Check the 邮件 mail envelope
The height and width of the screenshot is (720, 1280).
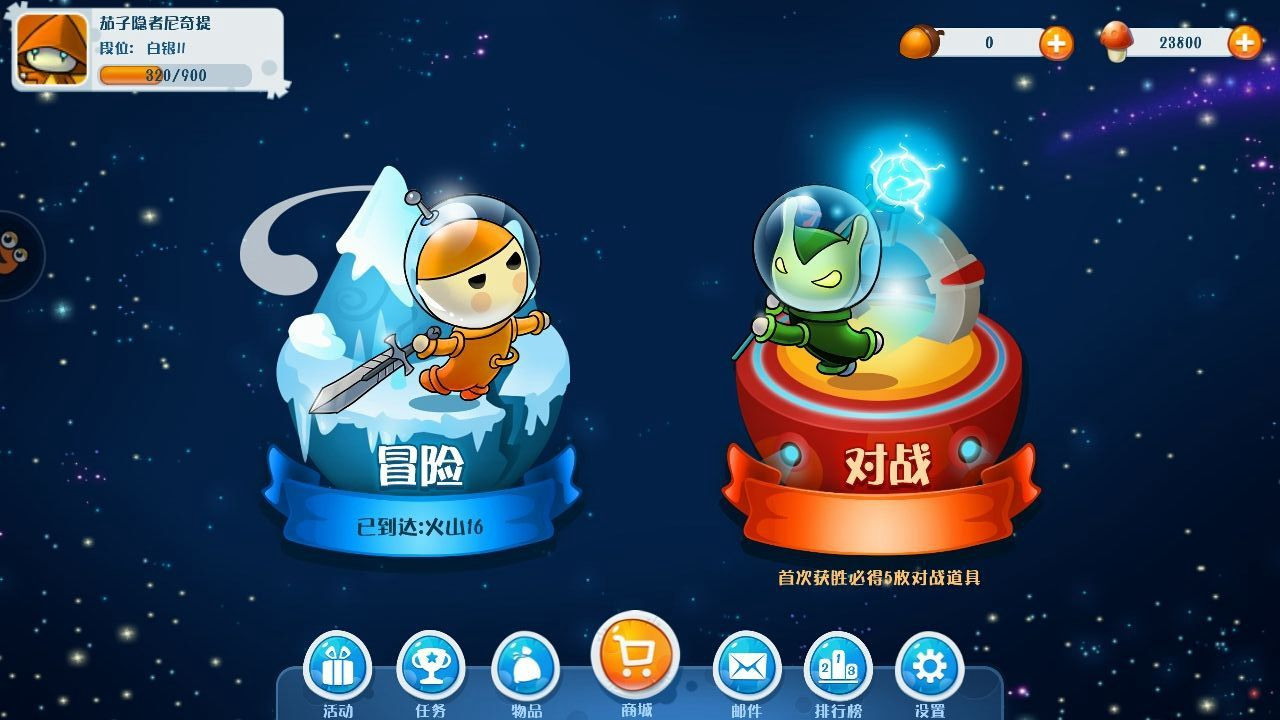[x=746, y=666]
